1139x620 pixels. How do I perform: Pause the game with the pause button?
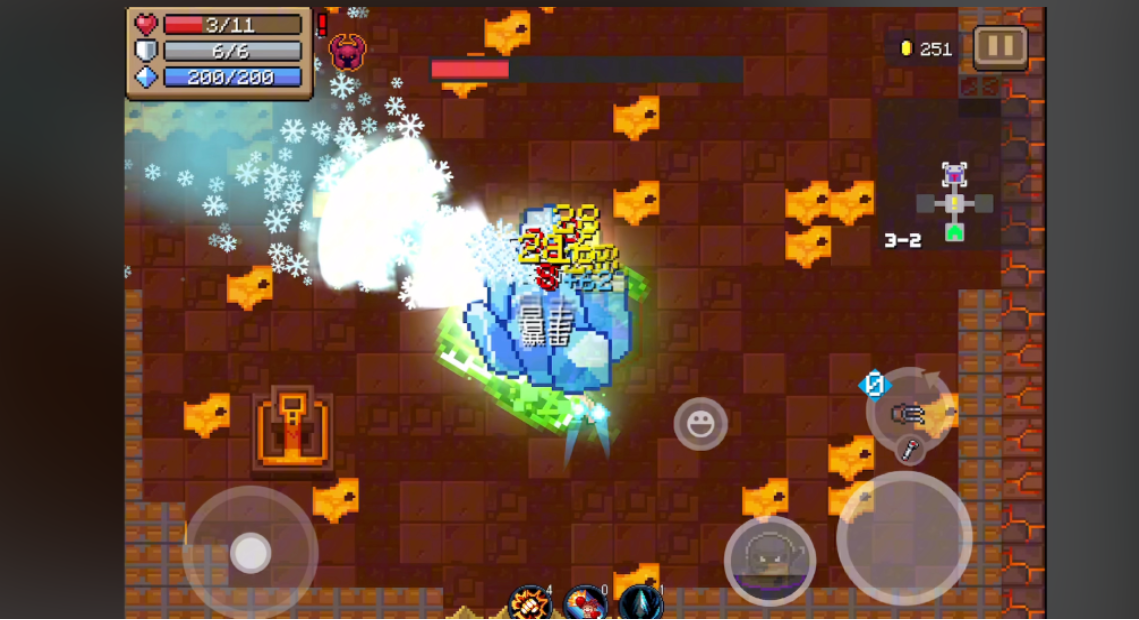[999, 46]
